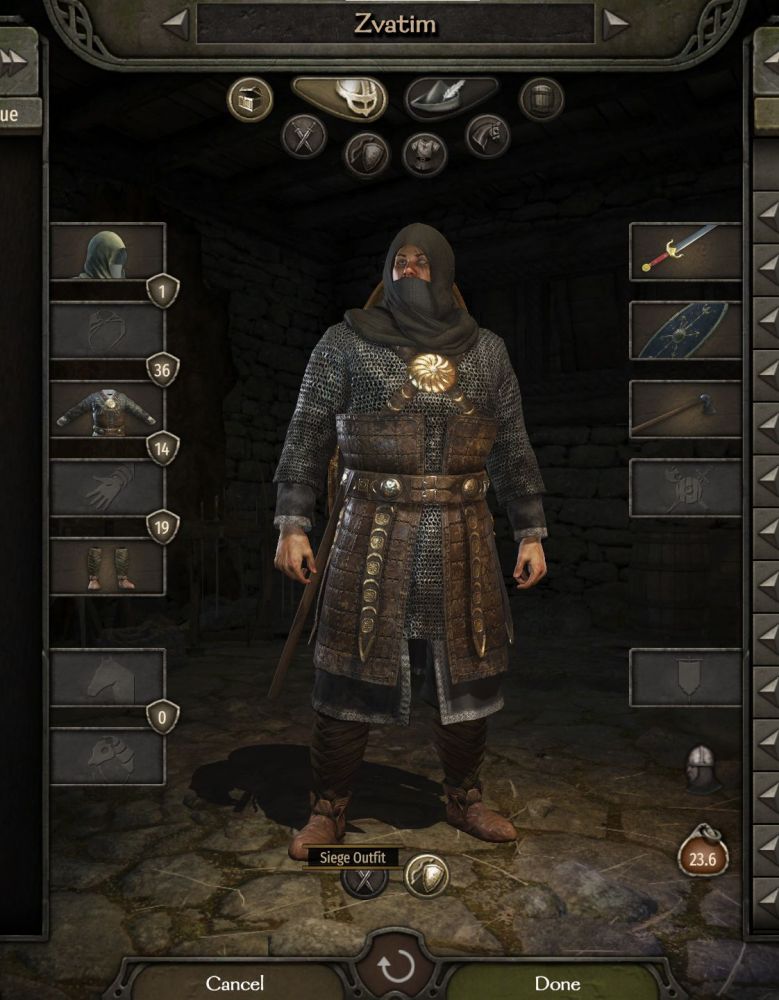This screenshot has height=1000, width=779.
Task: Activate the siege outfit shield button
Action: click(426, 876)
